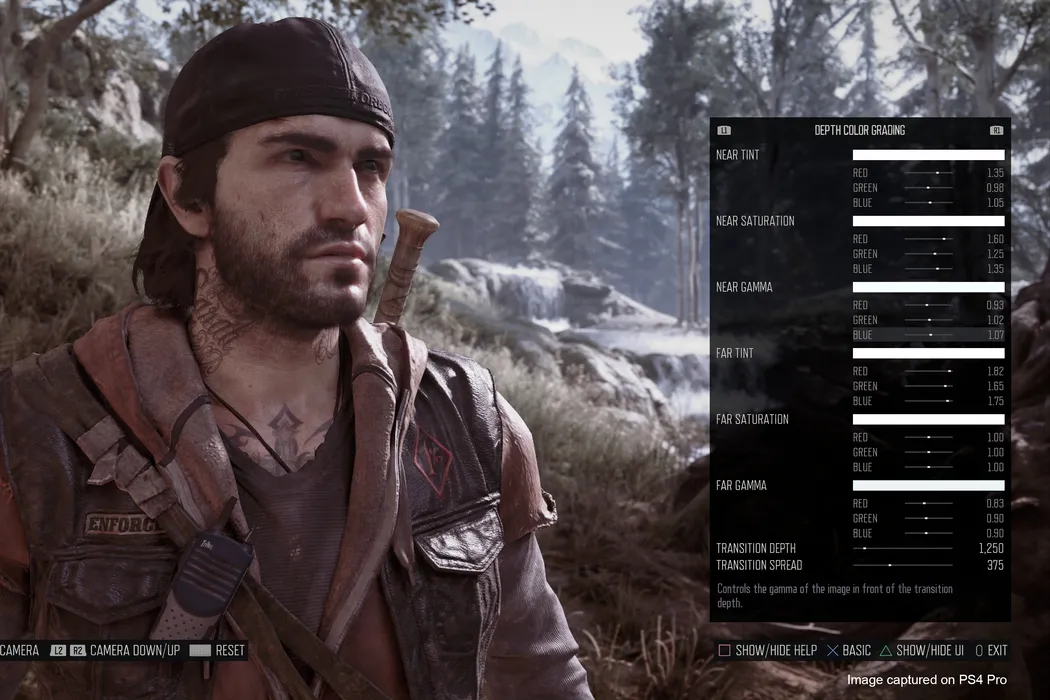Viewport: 1050px width, 700px height.
Task: Adjust the Near Gamma red slider
Action: click(928, 305)
